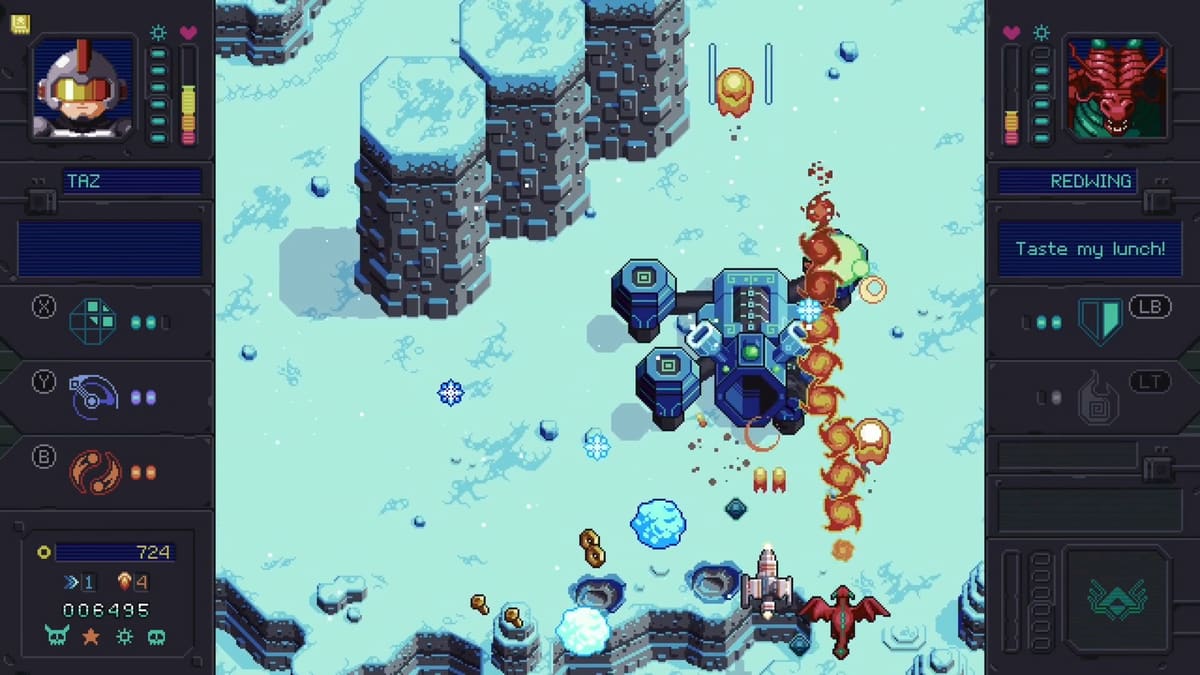Activate the blue orbiting-ring weapon icon
This screenshot has height=675, width=1200.
point(92,397)
